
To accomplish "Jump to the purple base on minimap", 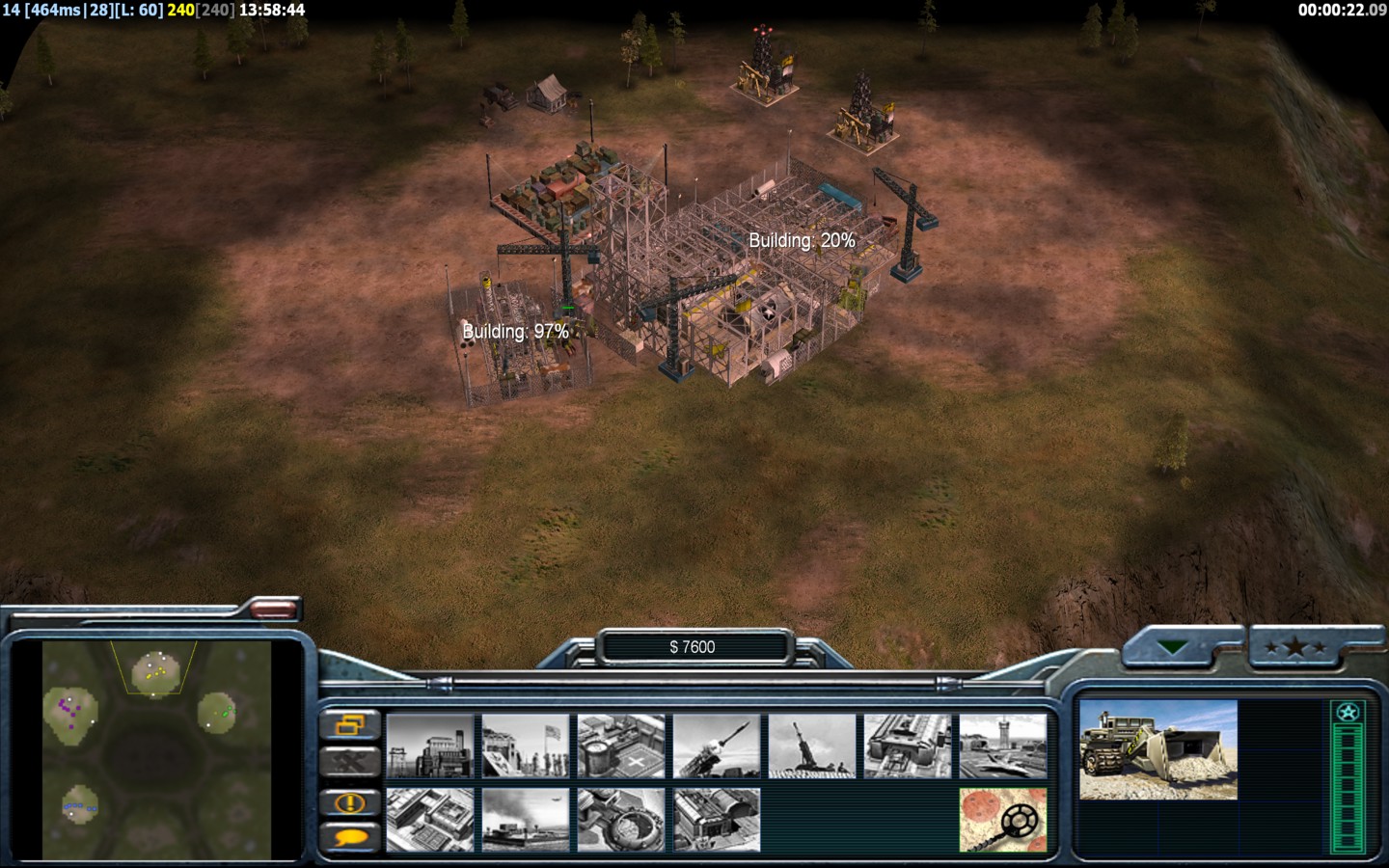I will (x=68, y=709).
